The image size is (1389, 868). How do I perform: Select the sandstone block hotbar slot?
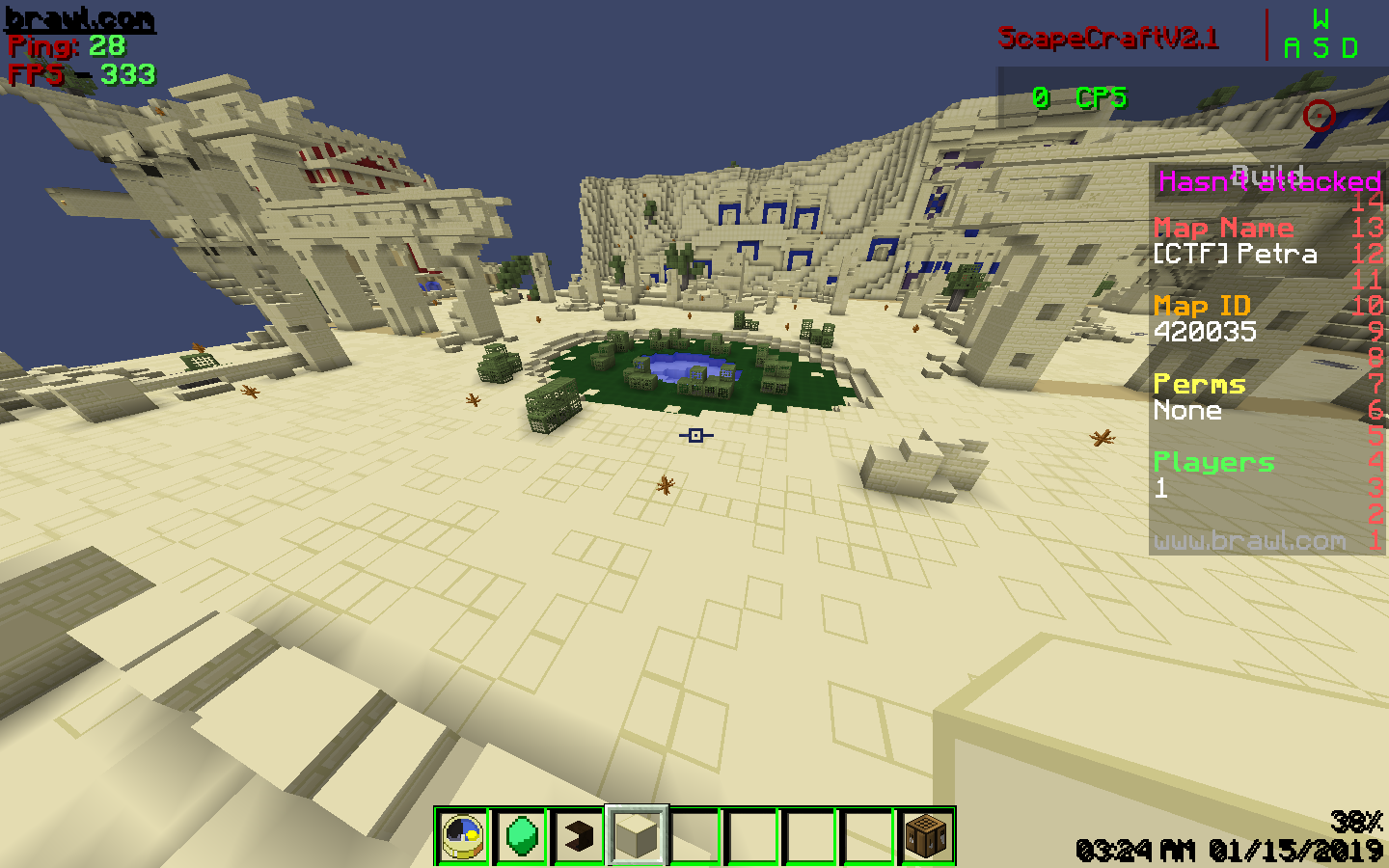click(637, 835)
